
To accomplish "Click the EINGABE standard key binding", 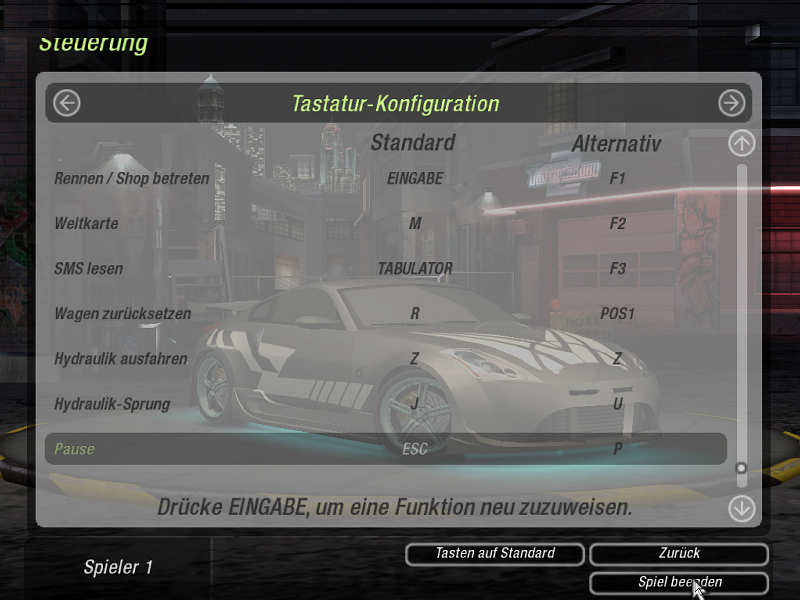I will coord(415,179).
